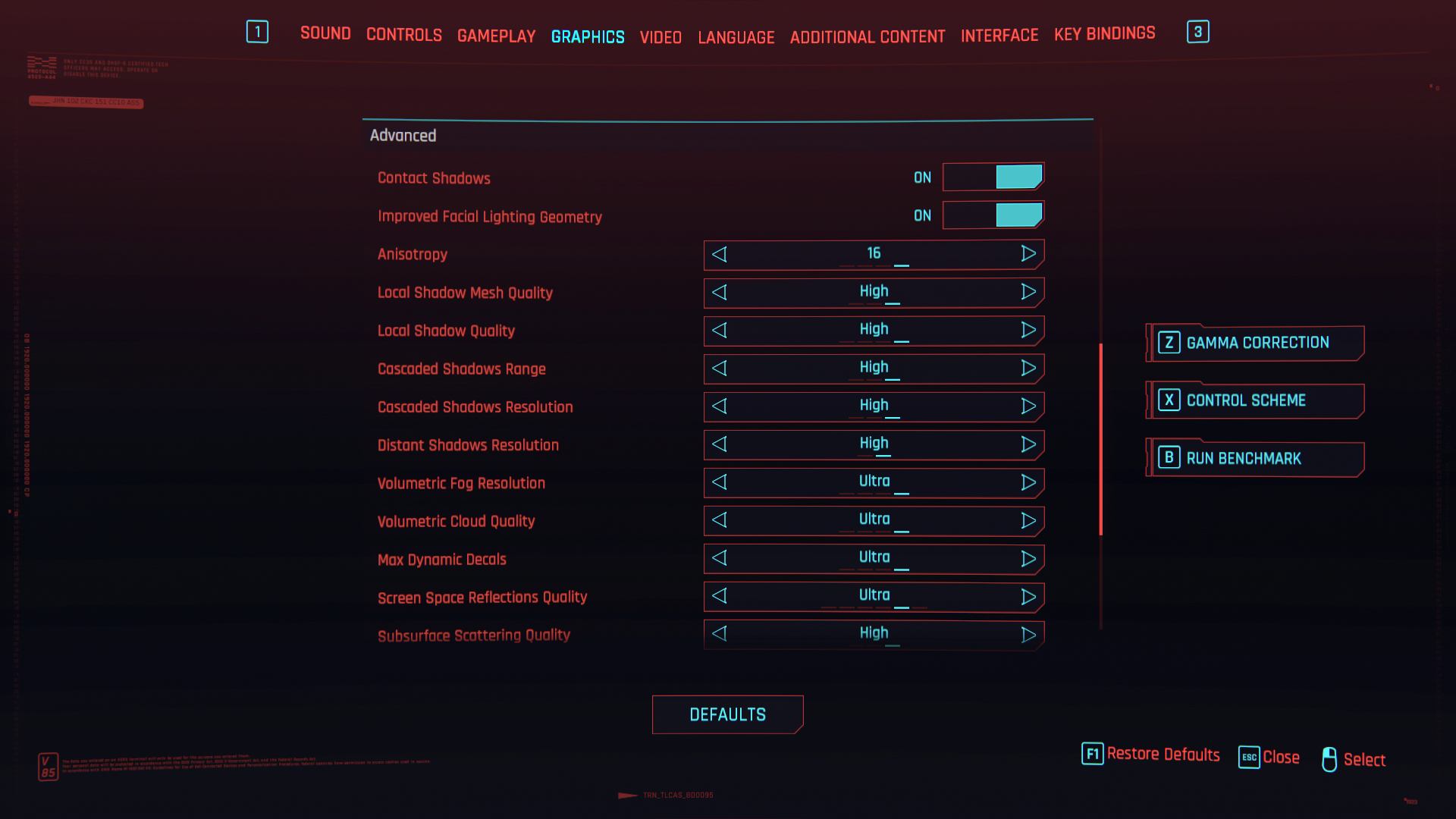Screen dimensions: 1456x819
Task: Choose Restore Defaults at the bottom
Action: 1151,755
